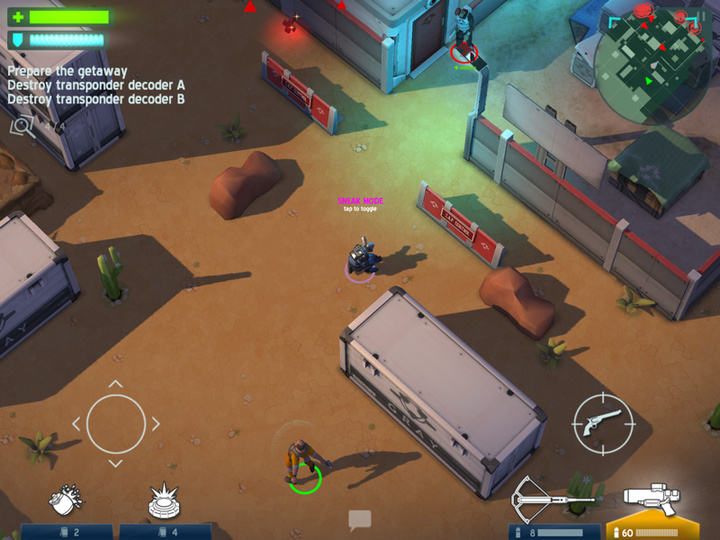The width and height of the screenshot is (720, 540).
Task: Select the crossbow weapon
Action: coord(553,497)
